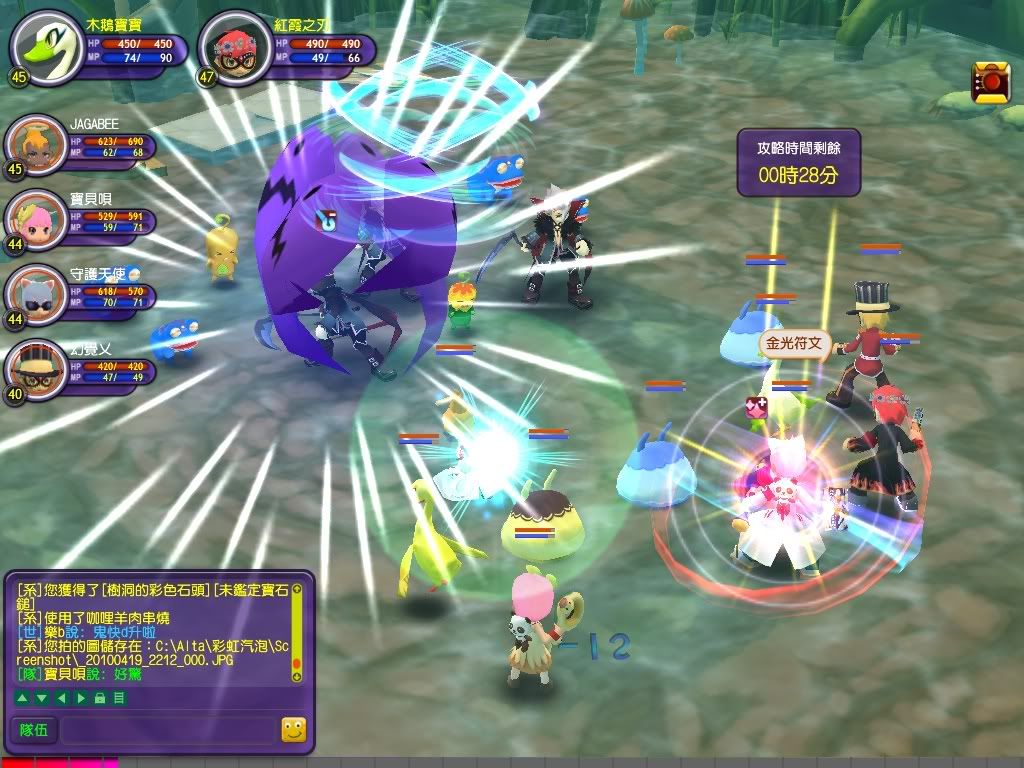Click the chat scrollbar's down arrow
The image size is (1024, 768).
[x=297, y=677]
